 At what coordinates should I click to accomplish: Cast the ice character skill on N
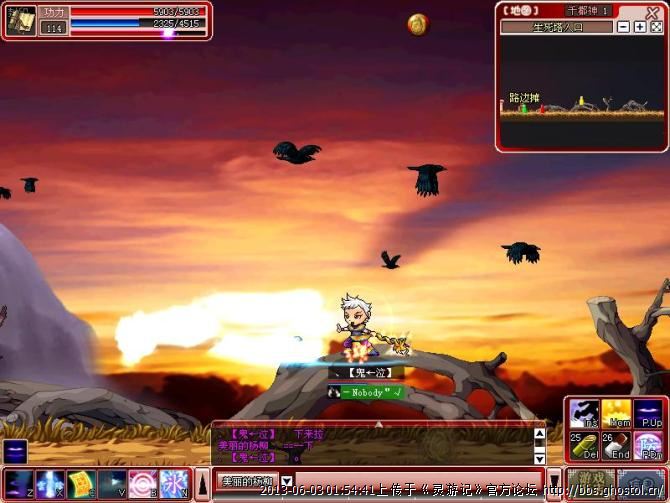(174, 484)
